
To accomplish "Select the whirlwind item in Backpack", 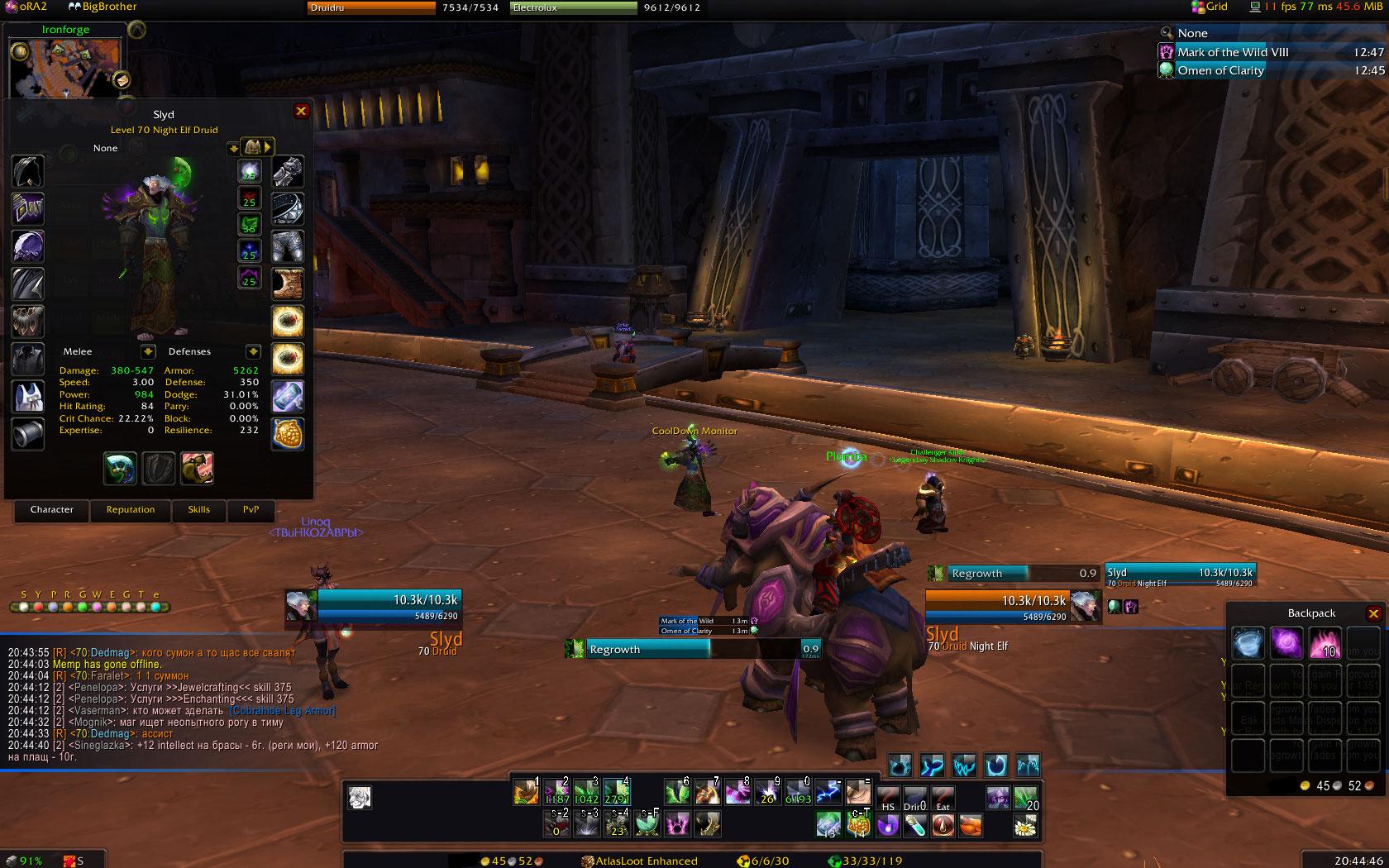I will coord(1248,643).
